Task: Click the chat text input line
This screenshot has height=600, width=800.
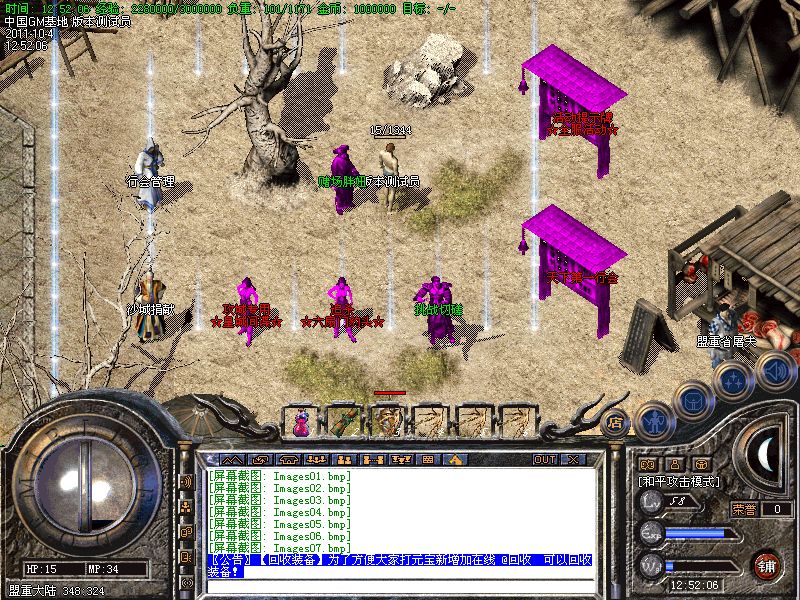Action: 400,586
